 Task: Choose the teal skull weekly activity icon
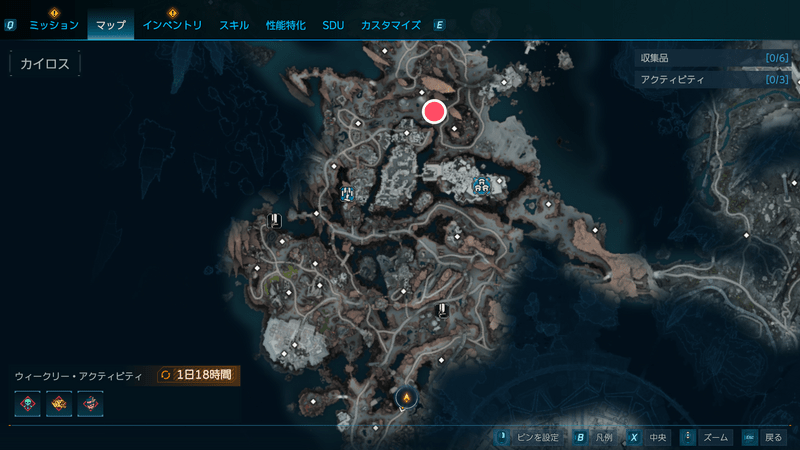[x=28, y=405]
